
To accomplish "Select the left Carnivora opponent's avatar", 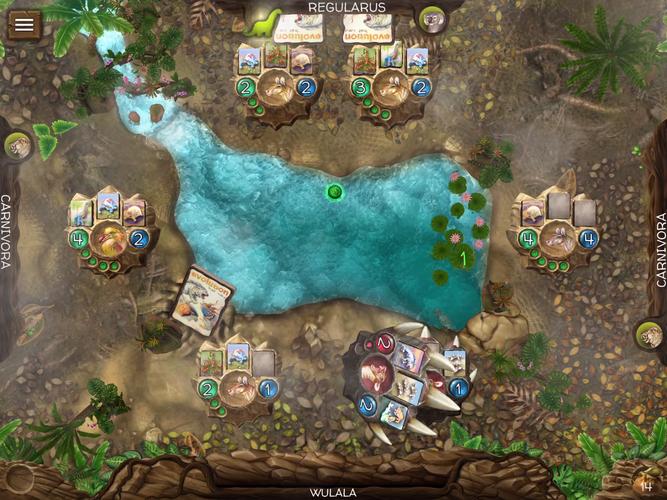I will click(x=17, y=148).
